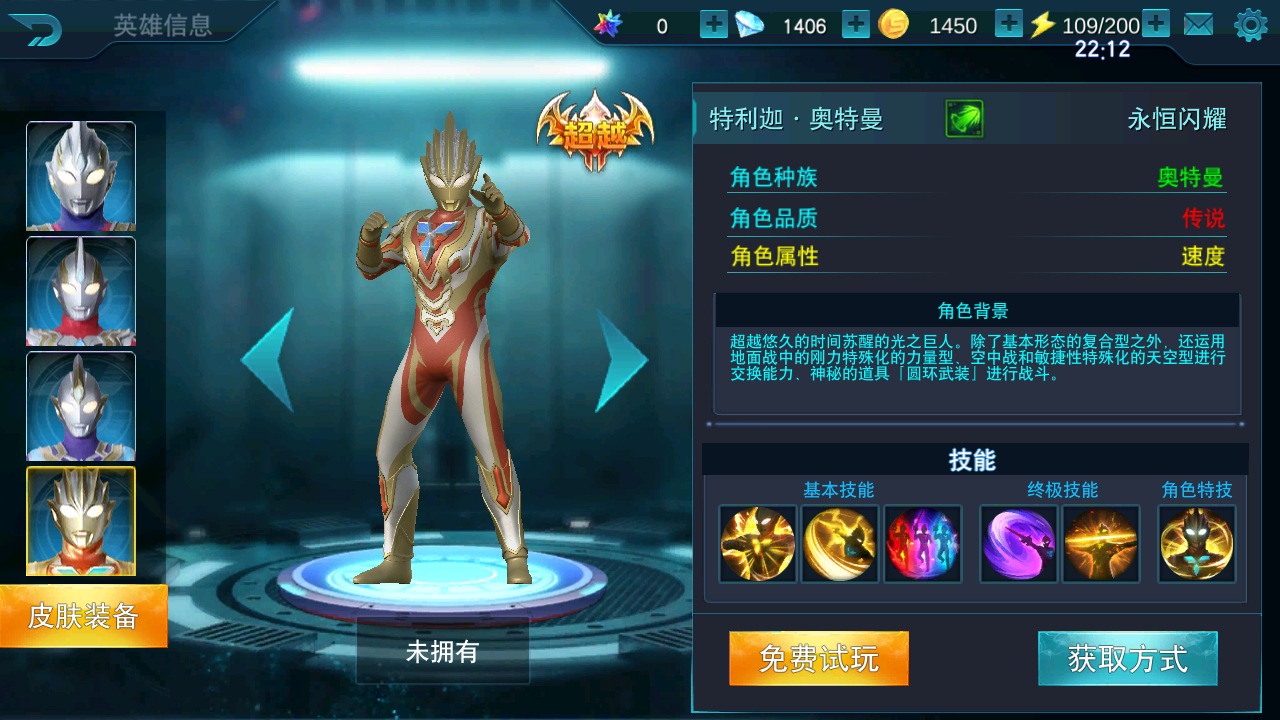Open the 超越 transcend badge
The width and height of the screenshot is (1280, 720).
(595, 130)
